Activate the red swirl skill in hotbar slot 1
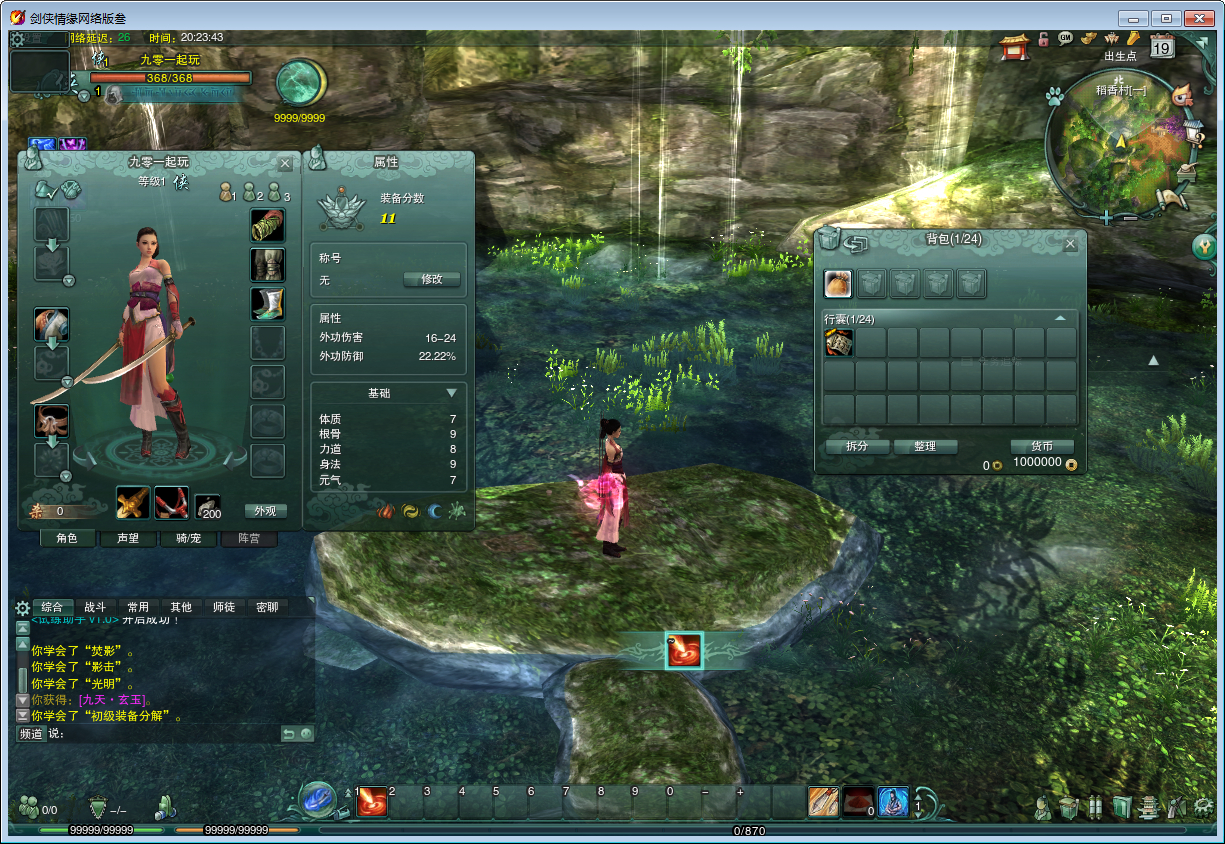This screenshot has width=1225, height=844. click(x=372, y=801)
